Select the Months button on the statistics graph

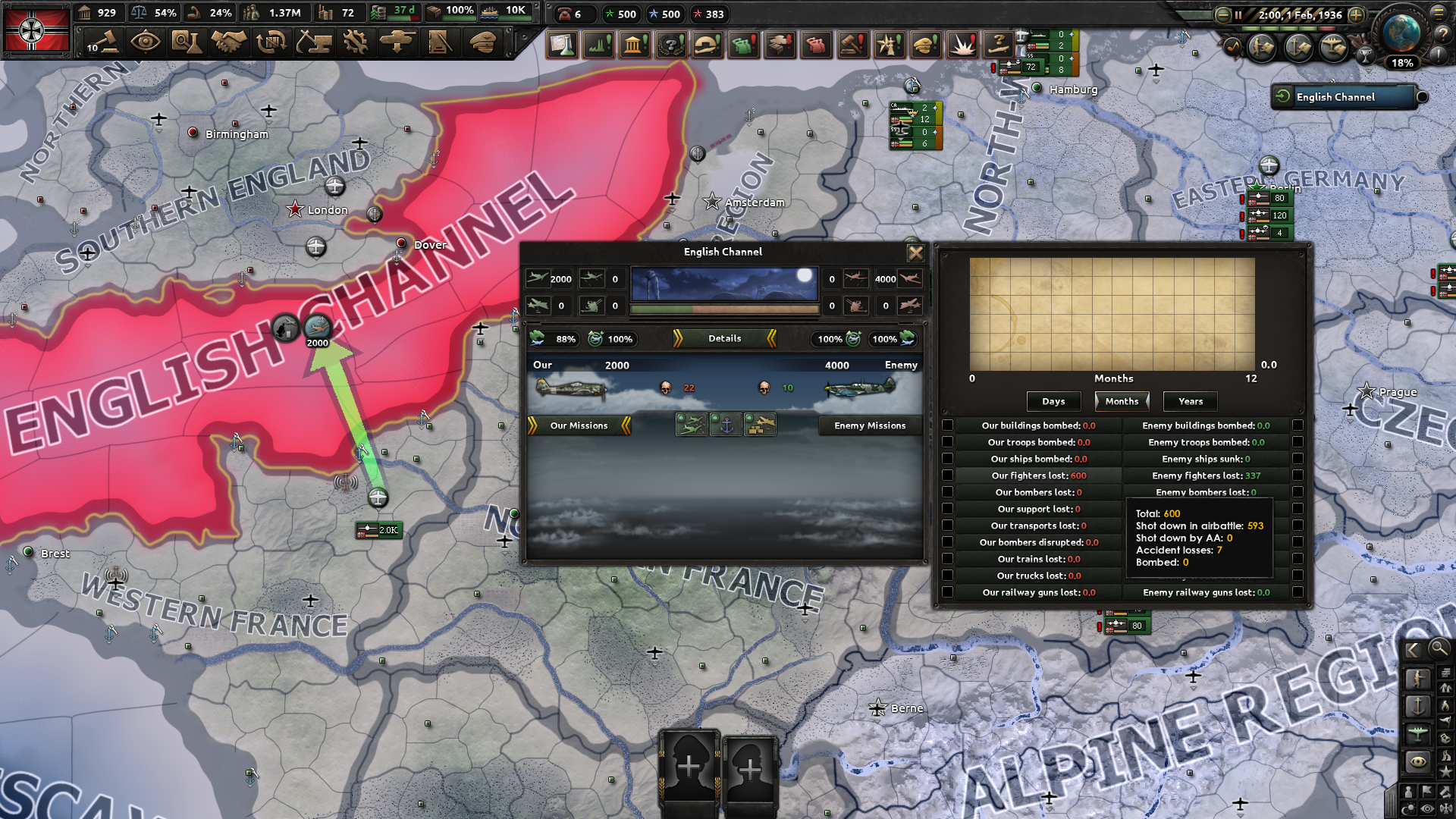[x=1121, y=401]
